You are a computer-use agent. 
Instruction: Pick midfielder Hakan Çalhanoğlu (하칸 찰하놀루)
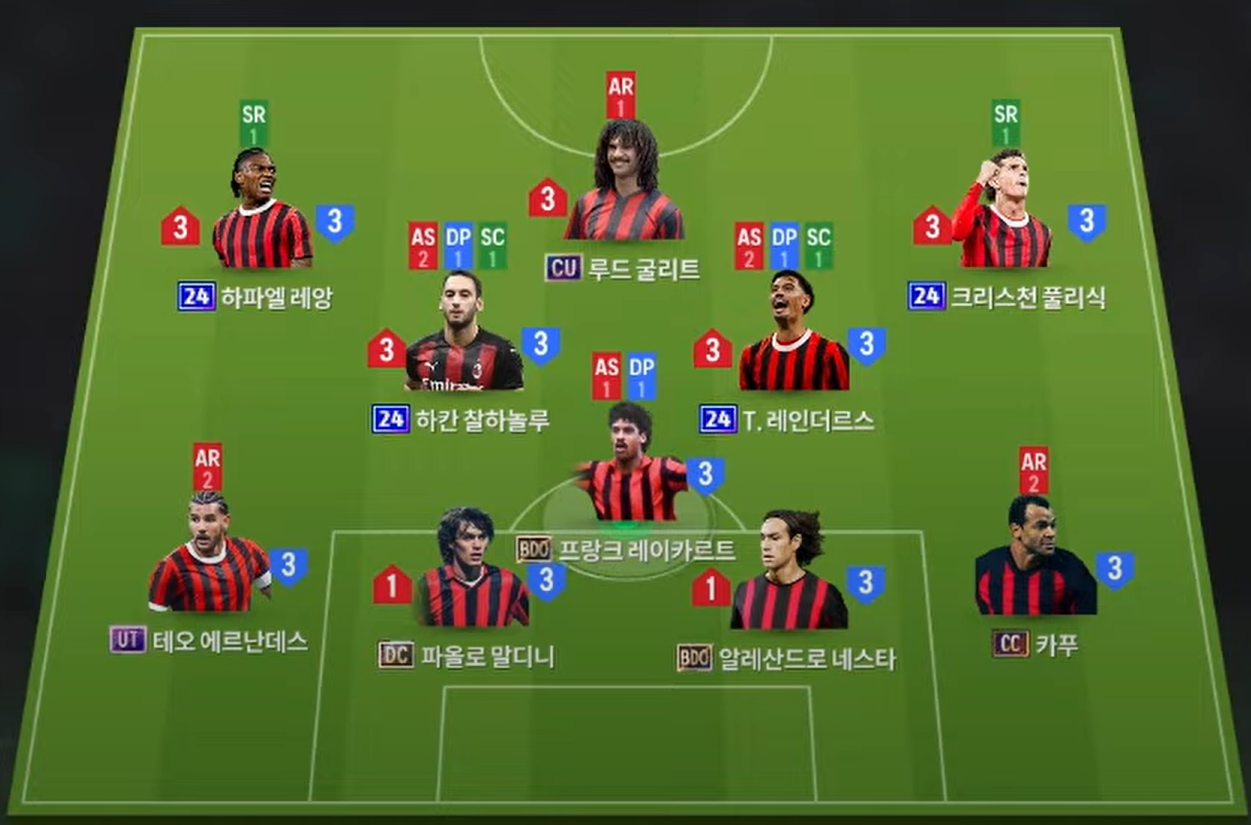(x=462, y=335)
